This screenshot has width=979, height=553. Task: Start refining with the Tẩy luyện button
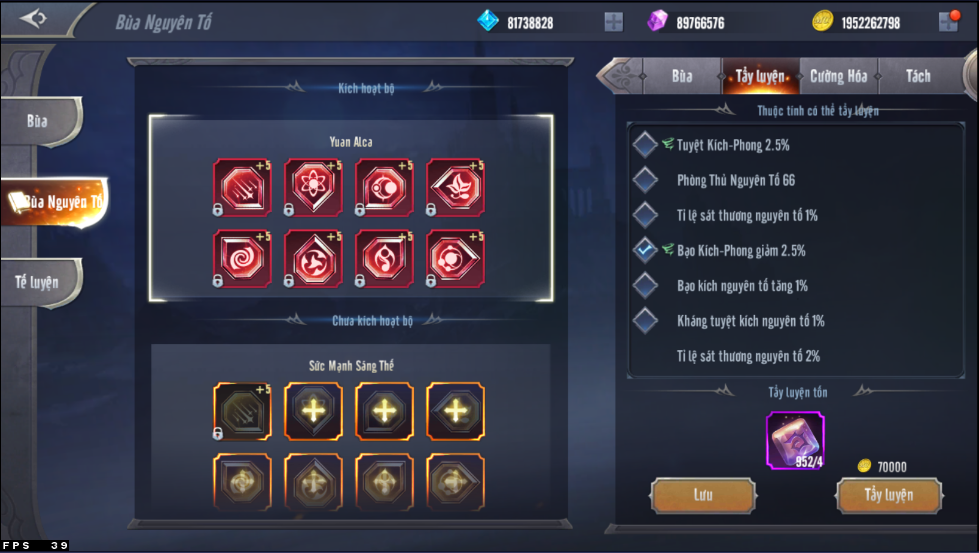pyautogui.click(x=888, y=495)
